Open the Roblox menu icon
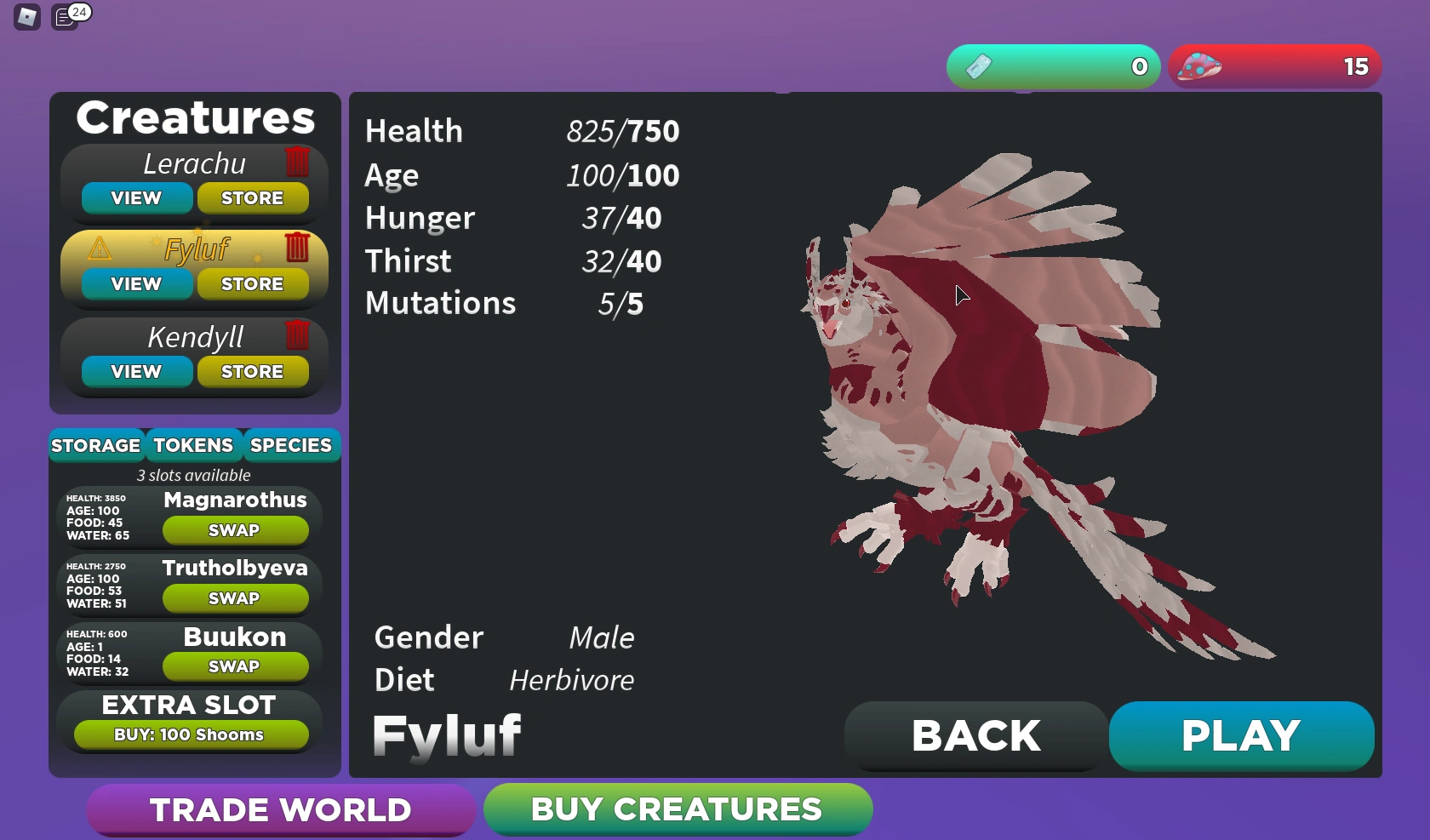 pyautogui.click(x=26, y=16)
